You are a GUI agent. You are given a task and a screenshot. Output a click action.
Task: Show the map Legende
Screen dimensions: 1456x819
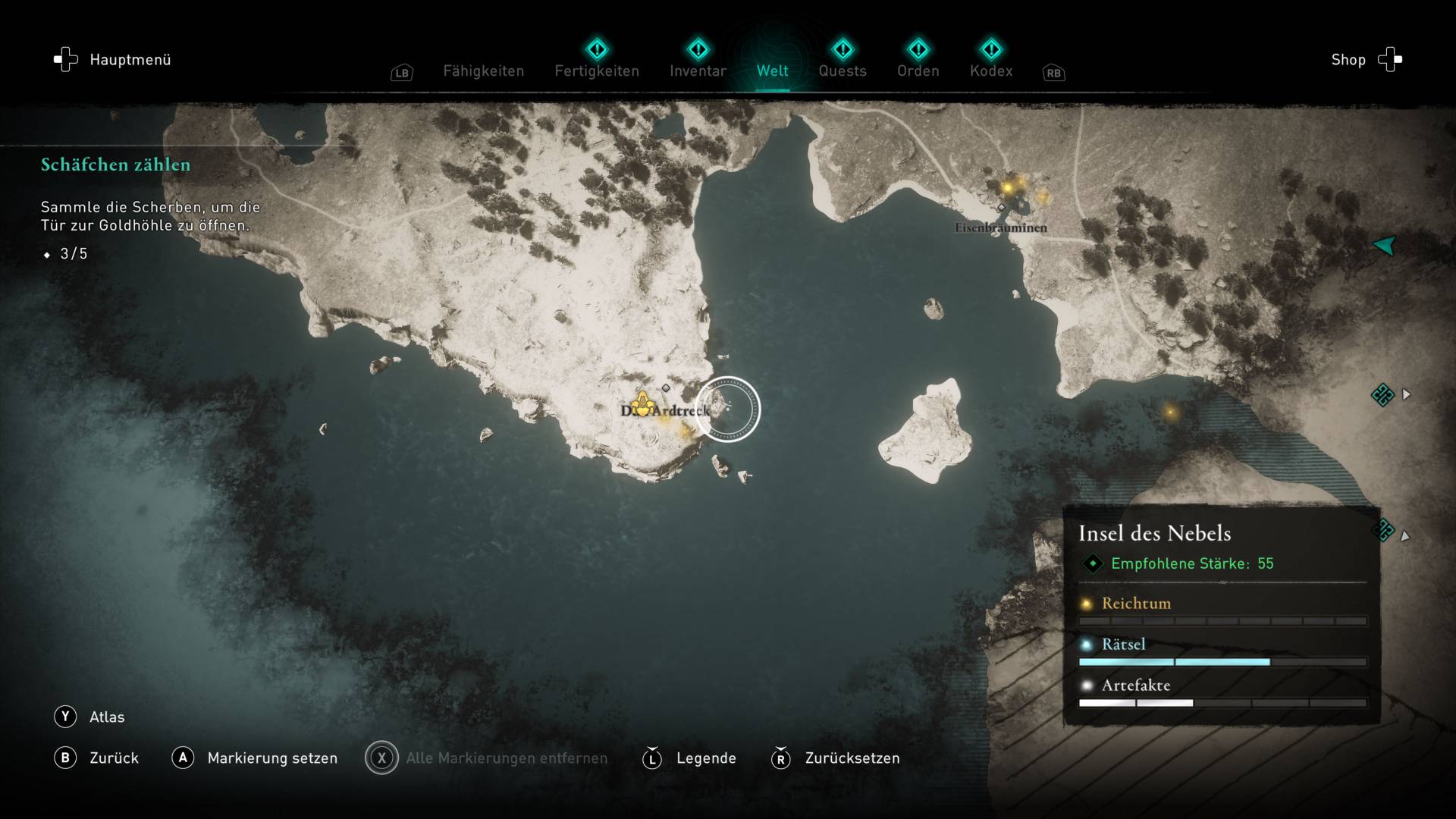(689, 758)
